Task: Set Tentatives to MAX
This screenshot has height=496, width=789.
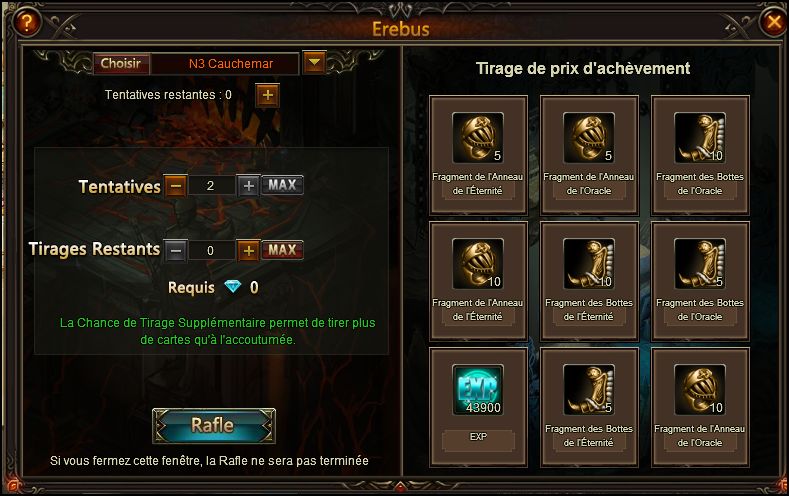Action: [282, 185]
